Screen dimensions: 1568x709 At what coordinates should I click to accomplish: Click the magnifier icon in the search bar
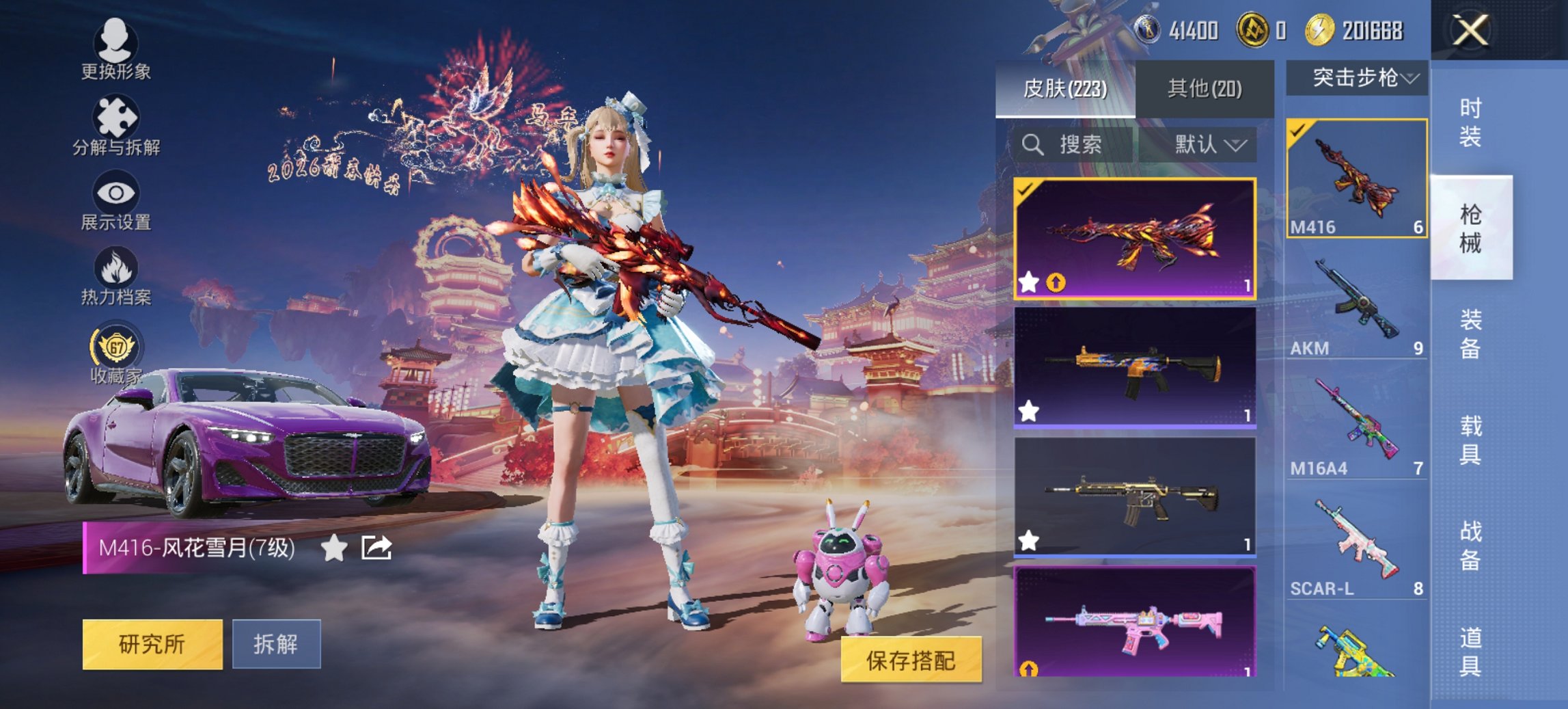(1032, 146)
